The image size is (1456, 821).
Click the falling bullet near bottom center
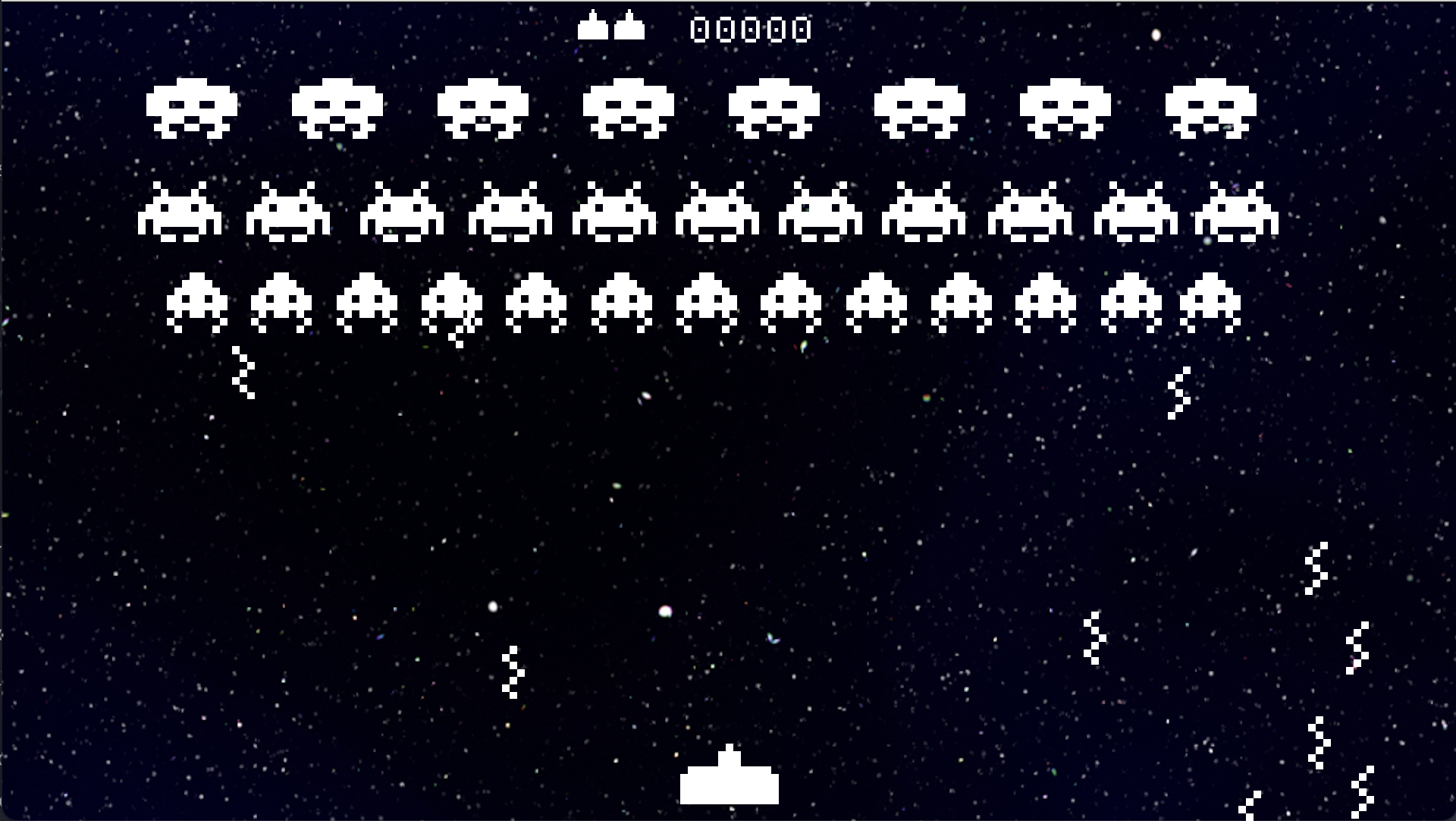tap(512, 672)
